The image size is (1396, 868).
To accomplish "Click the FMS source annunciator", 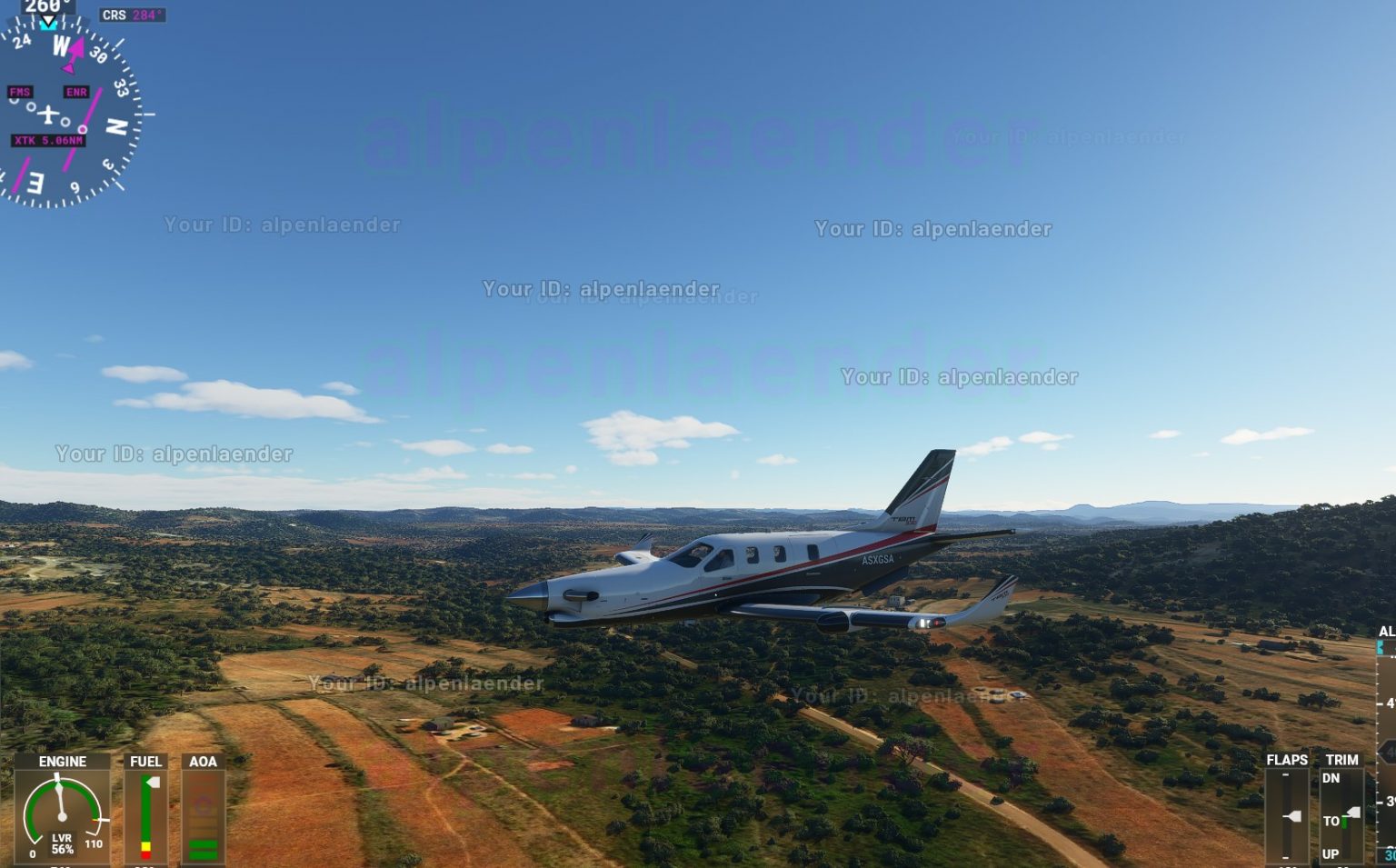I will (x=21, y=91).
